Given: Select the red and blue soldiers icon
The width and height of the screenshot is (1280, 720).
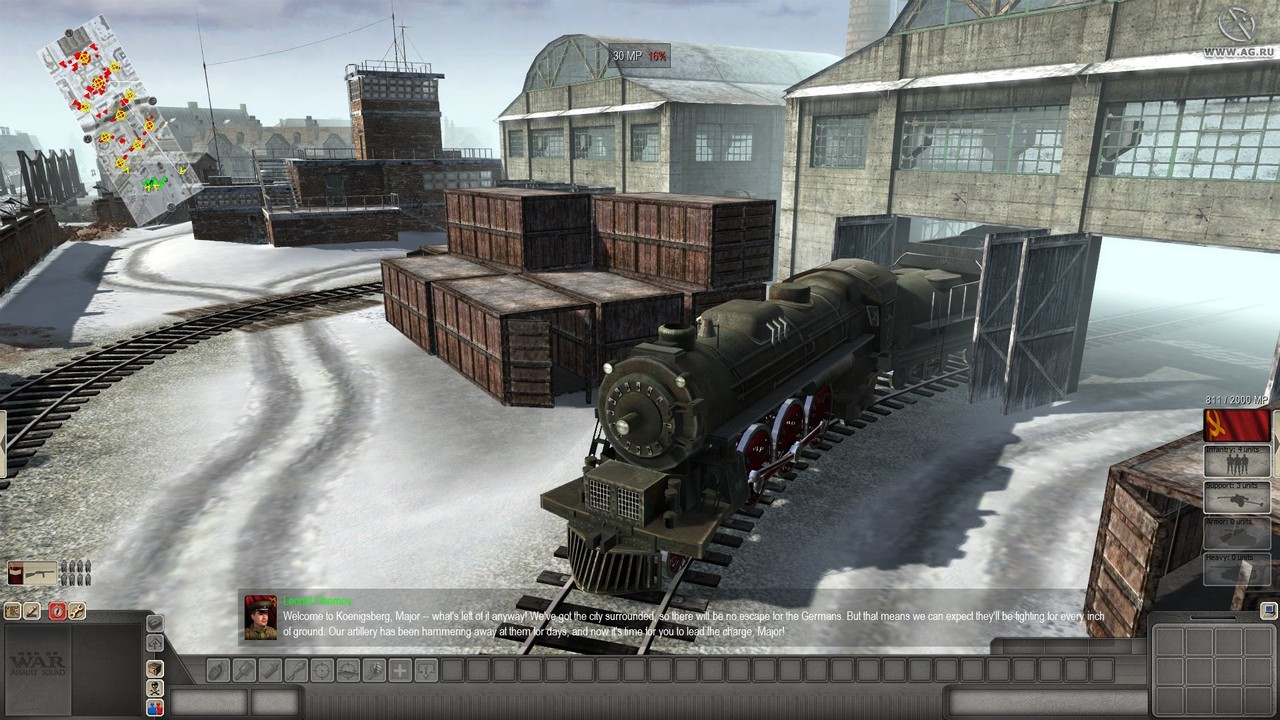Looking at the screenshot, I should [x=155, y=708].
